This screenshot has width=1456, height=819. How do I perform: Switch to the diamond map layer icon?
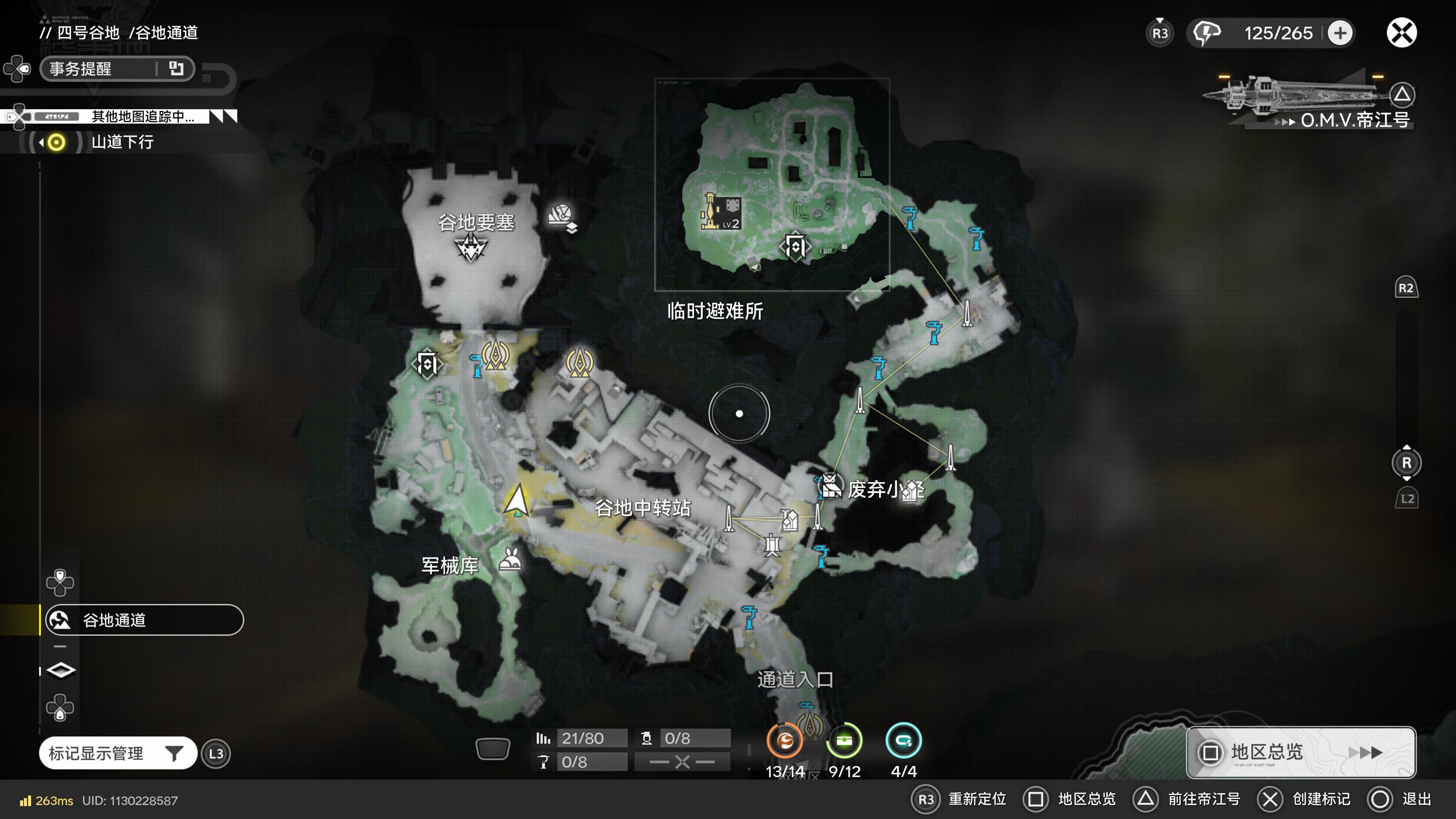(61, 670)
